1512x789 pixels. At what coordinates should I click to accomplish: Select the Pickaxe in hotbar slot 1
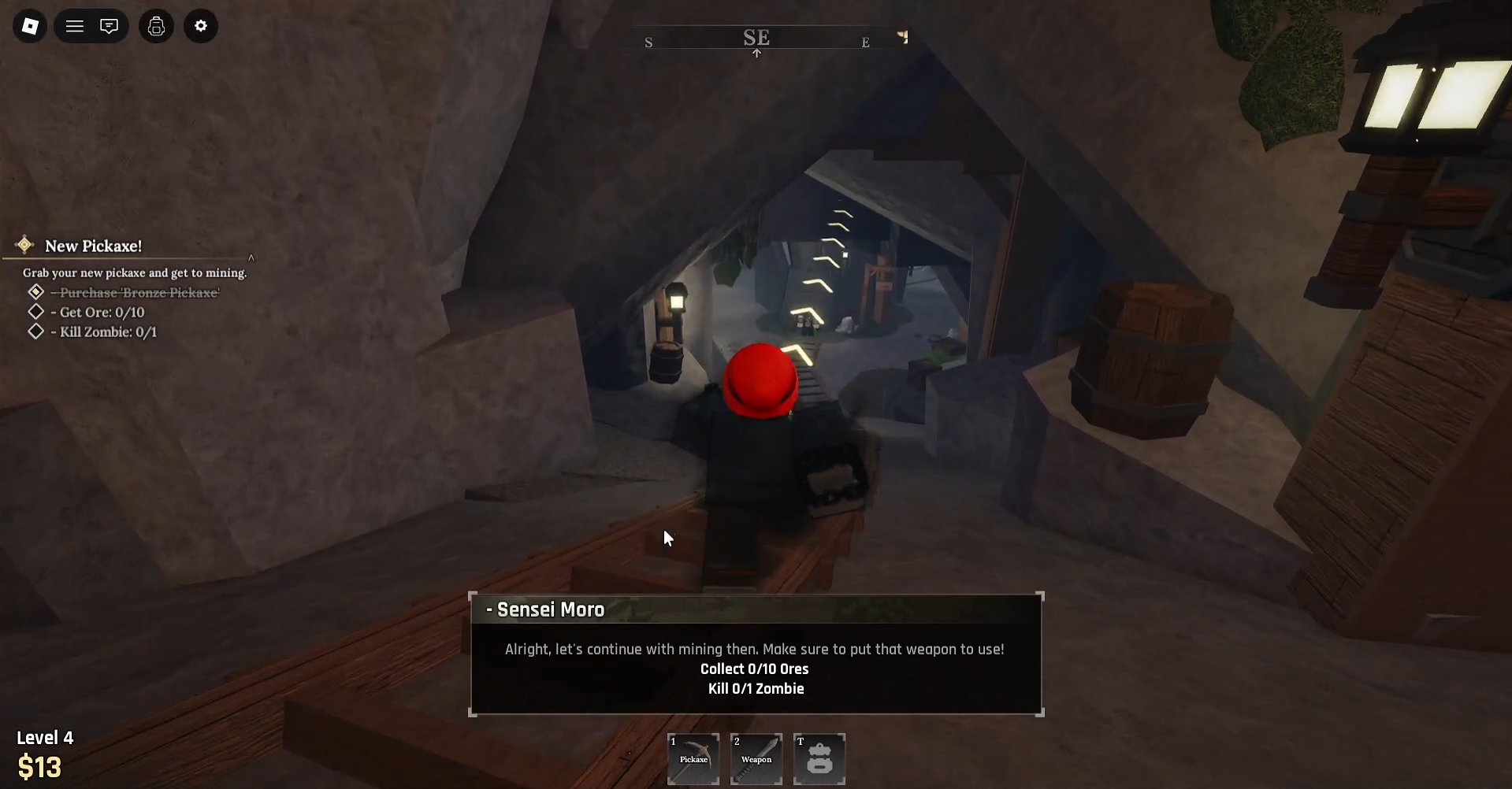pos(693,758)
